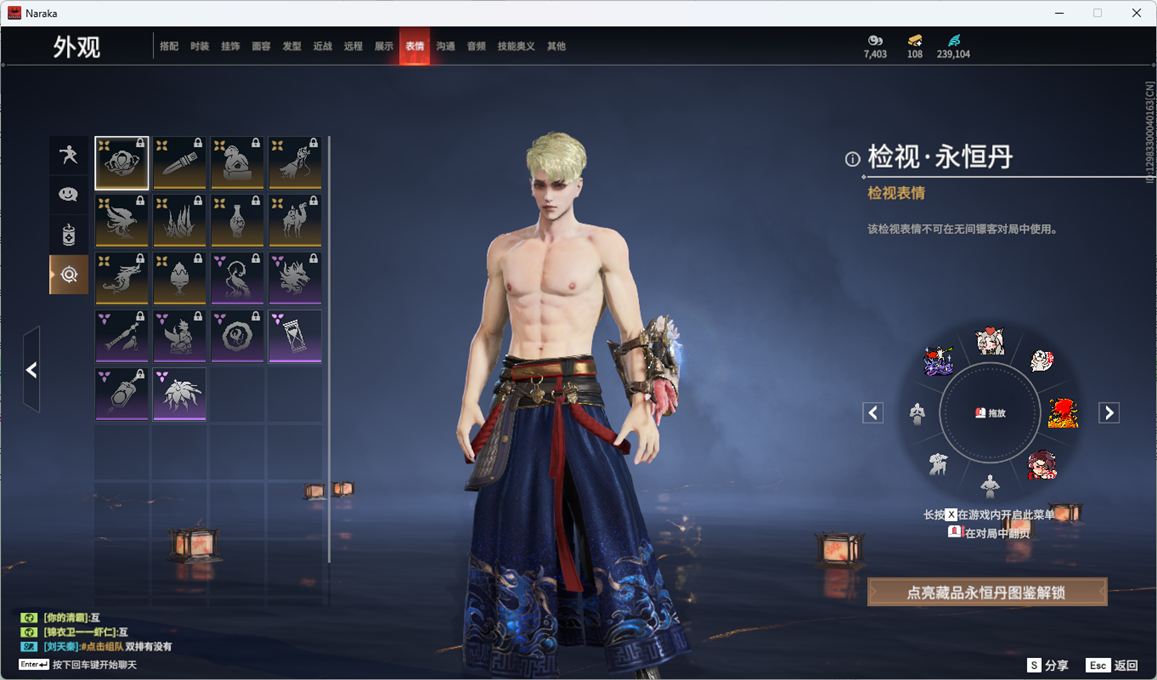Go to next emote wheel page
1157x680 pixels.
click(1108, 412)
